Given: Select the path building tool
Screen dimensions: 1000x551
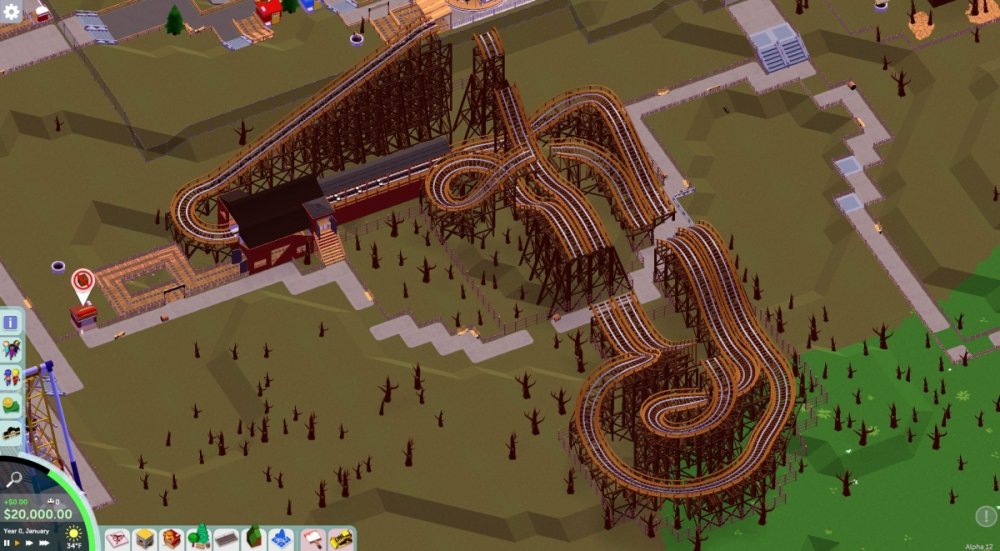Looking at the screenshot, I should pyautogui.click(x=116, y=539).
